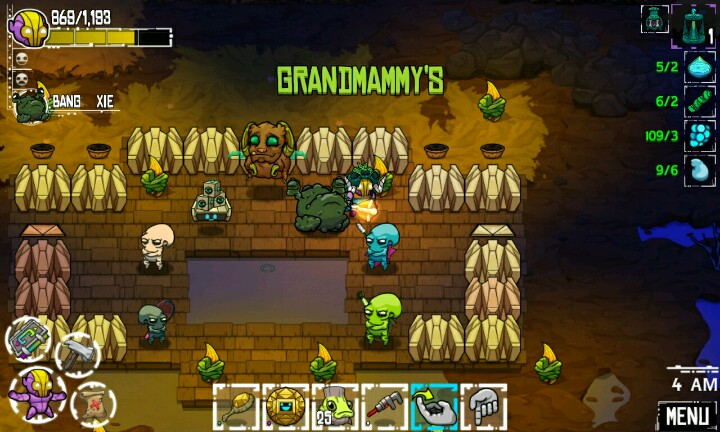Use the golden smiling shield gadget
The height and width of the screenshot is (432, 720).
pyautogui.click(x=286, y=407)
